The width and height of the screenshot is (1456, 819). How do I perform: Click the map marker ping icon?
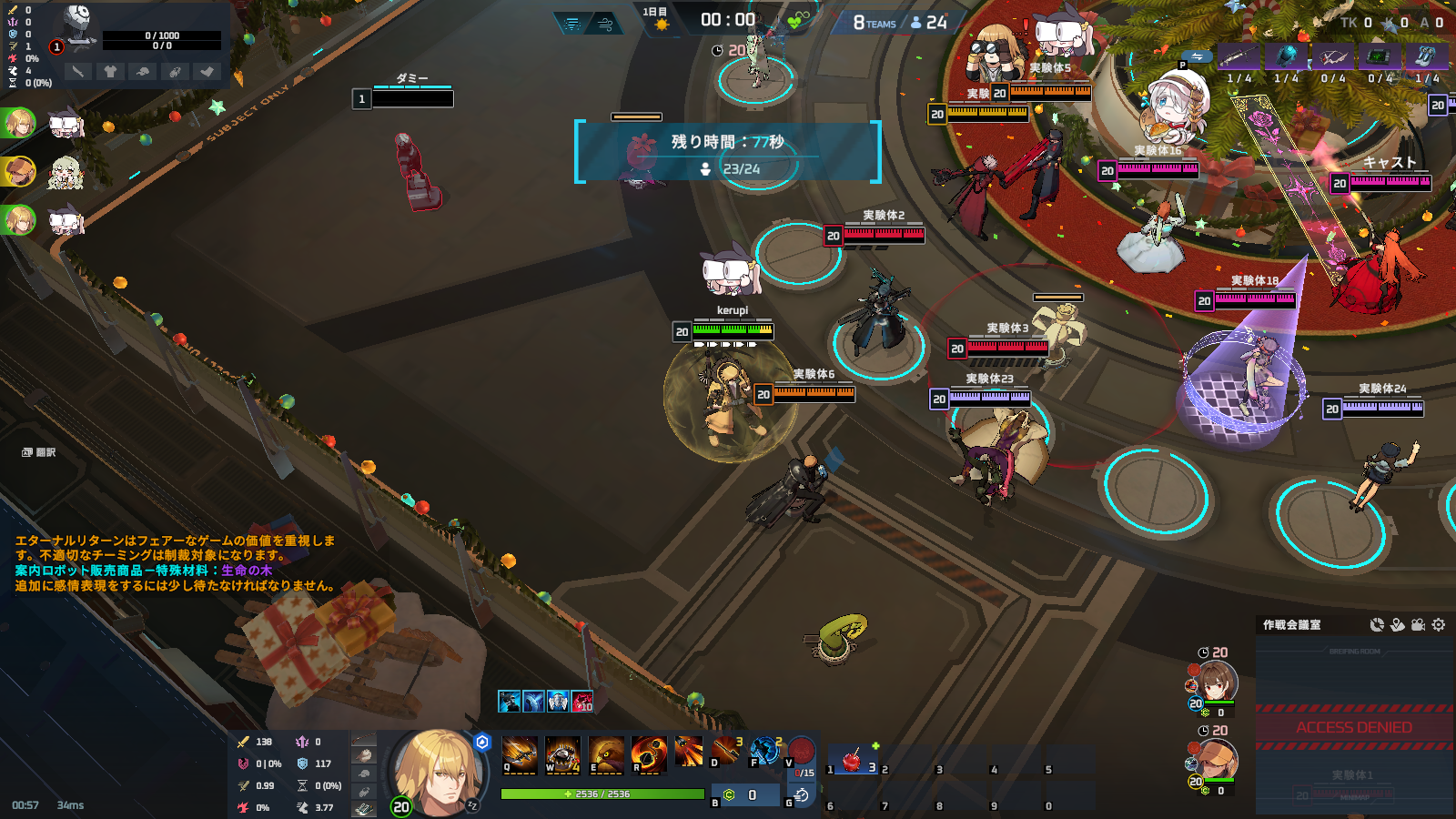(x=1398, y=624)
